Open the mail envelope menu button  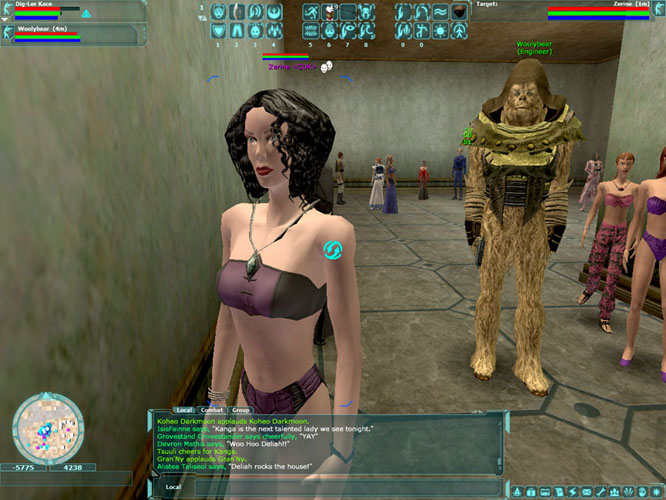(x=585, y=491)
